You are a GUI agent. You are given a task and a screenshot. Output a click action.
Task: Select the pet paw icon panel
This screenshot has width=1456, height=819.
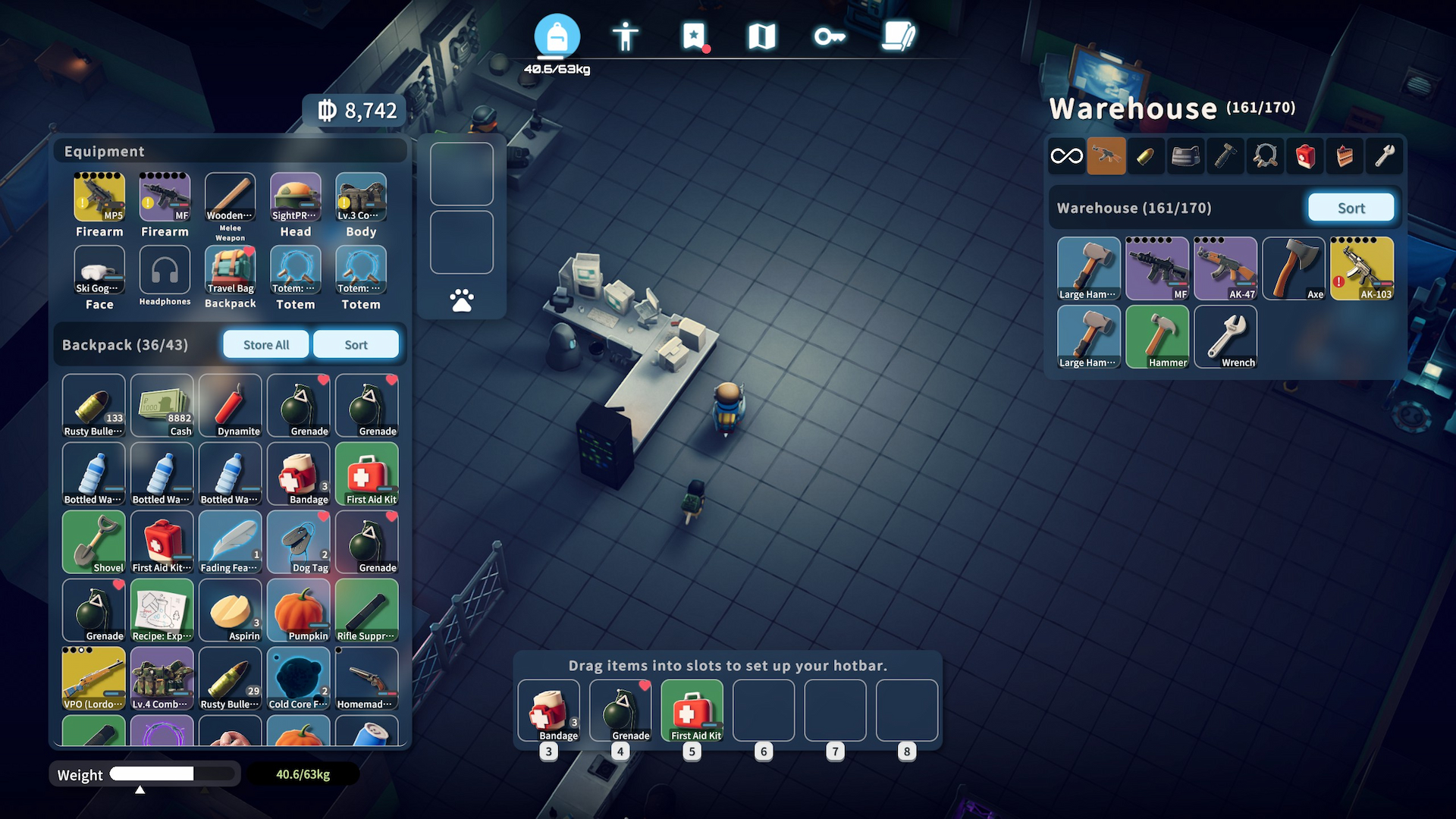461,300
